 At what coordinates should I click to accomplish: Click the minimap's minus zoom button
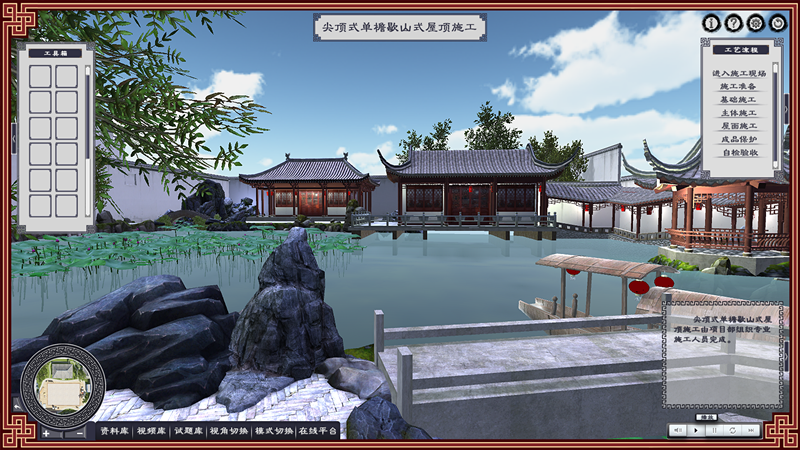point(79,433)
